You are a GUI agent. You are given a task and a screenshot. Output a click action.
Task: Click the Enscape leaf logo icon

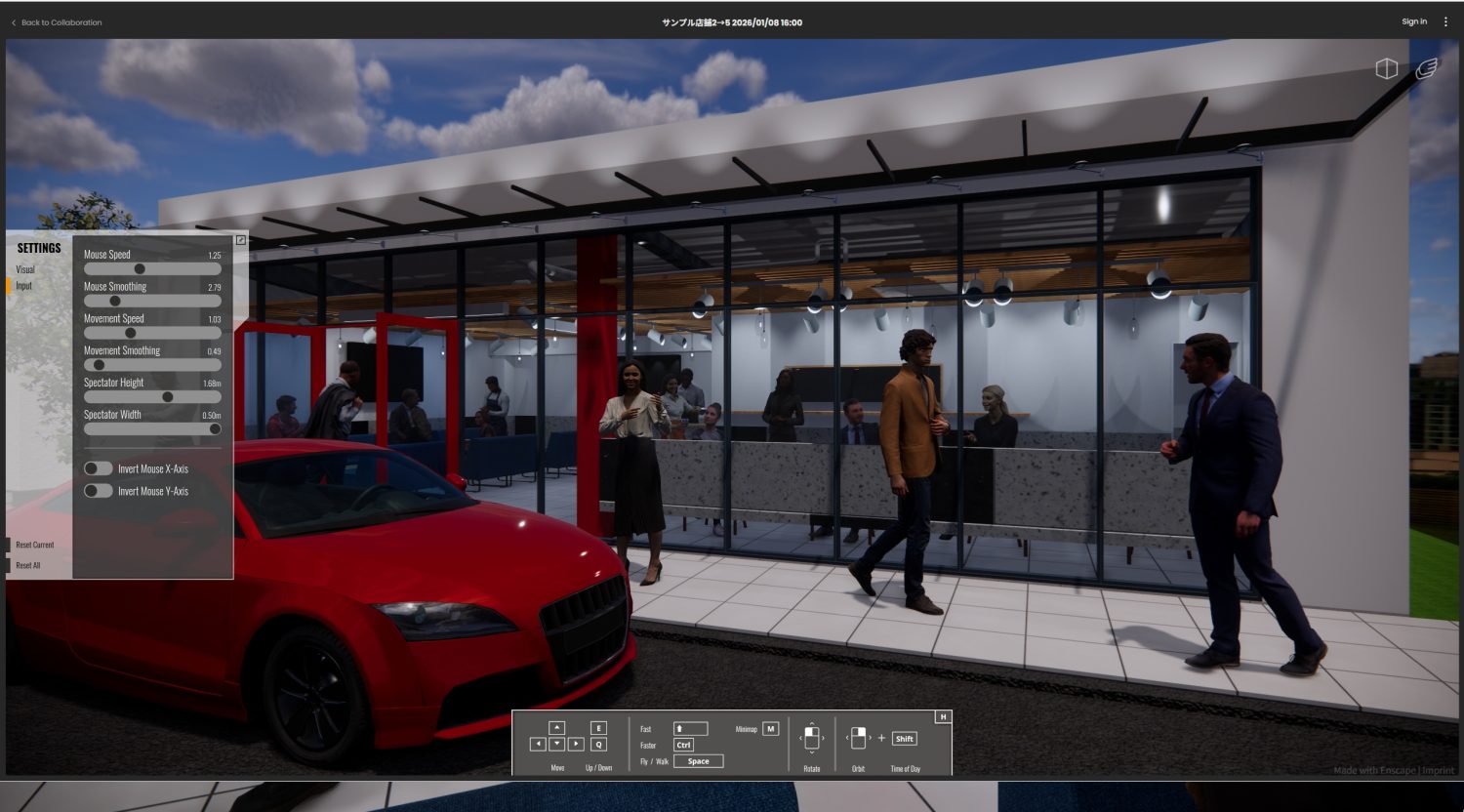1426,68
